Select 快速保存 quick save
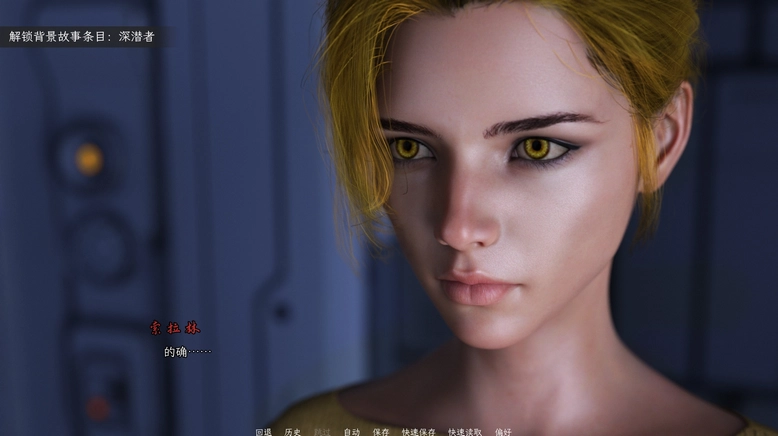 [419, 432]
